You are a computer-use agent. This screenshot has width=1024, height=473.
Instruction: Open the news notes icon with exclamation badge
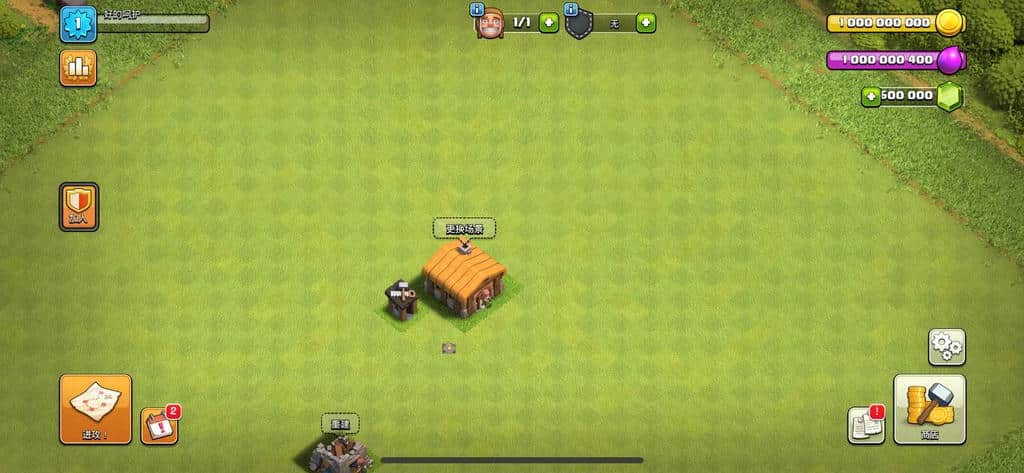[866, 425]
